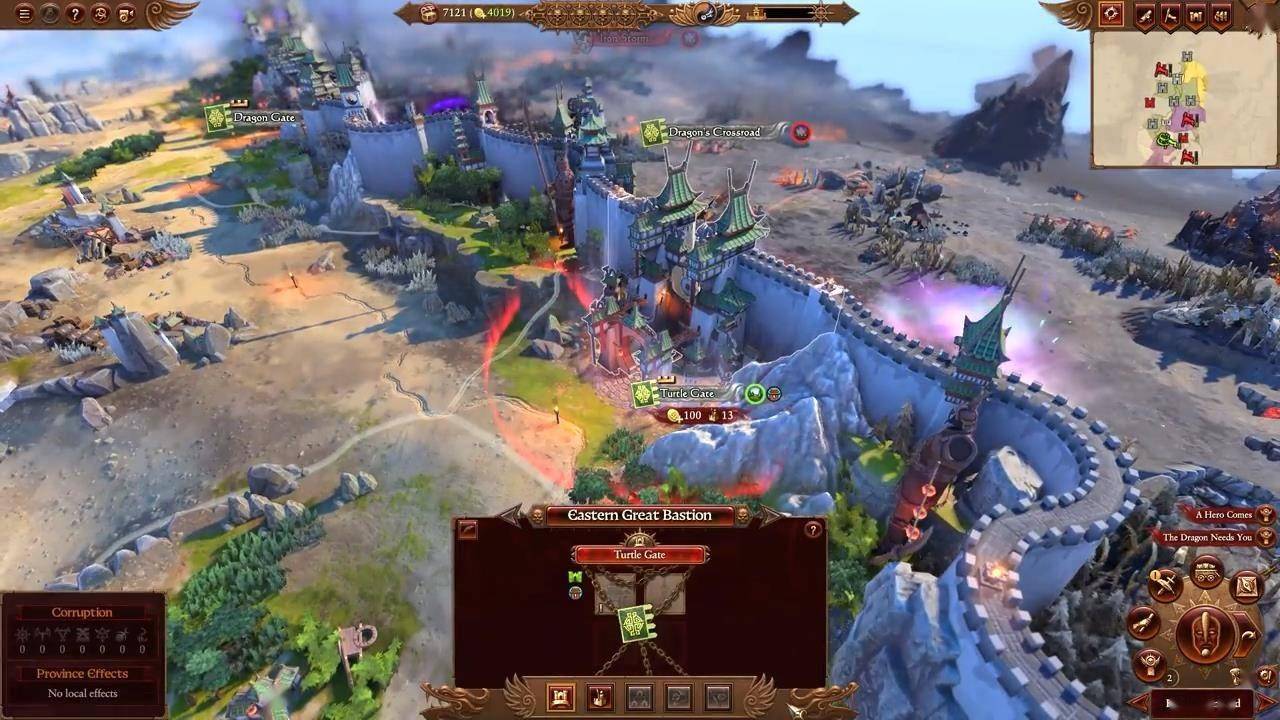This screenshot has width=1280, height=720.
Task: Click the crossed-swords notification icon with badge 1
Action: tap(1166, 583)
